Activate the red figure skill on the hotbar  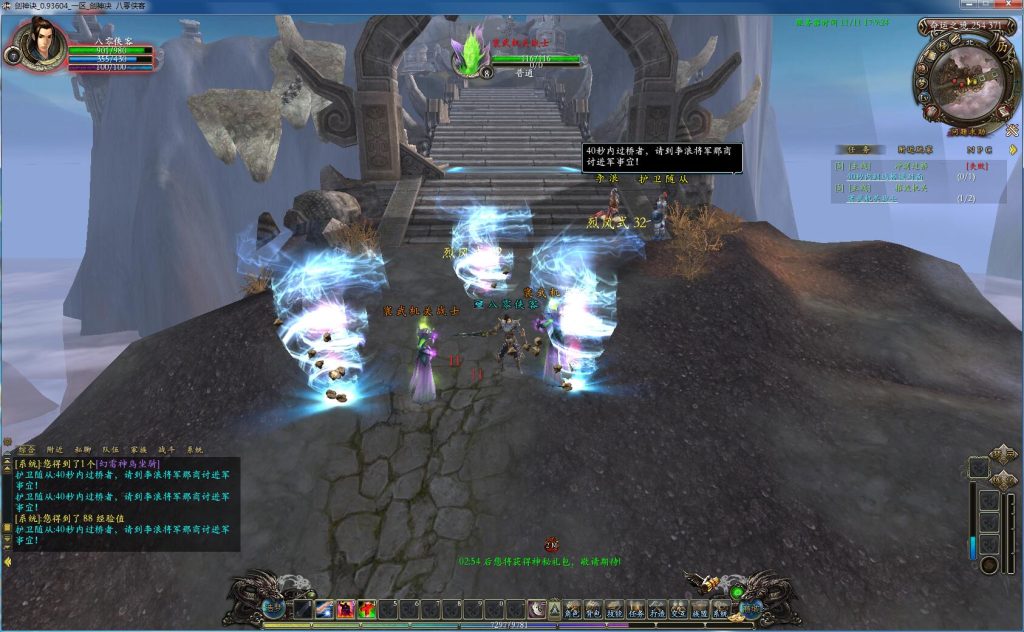click(346, 609)
